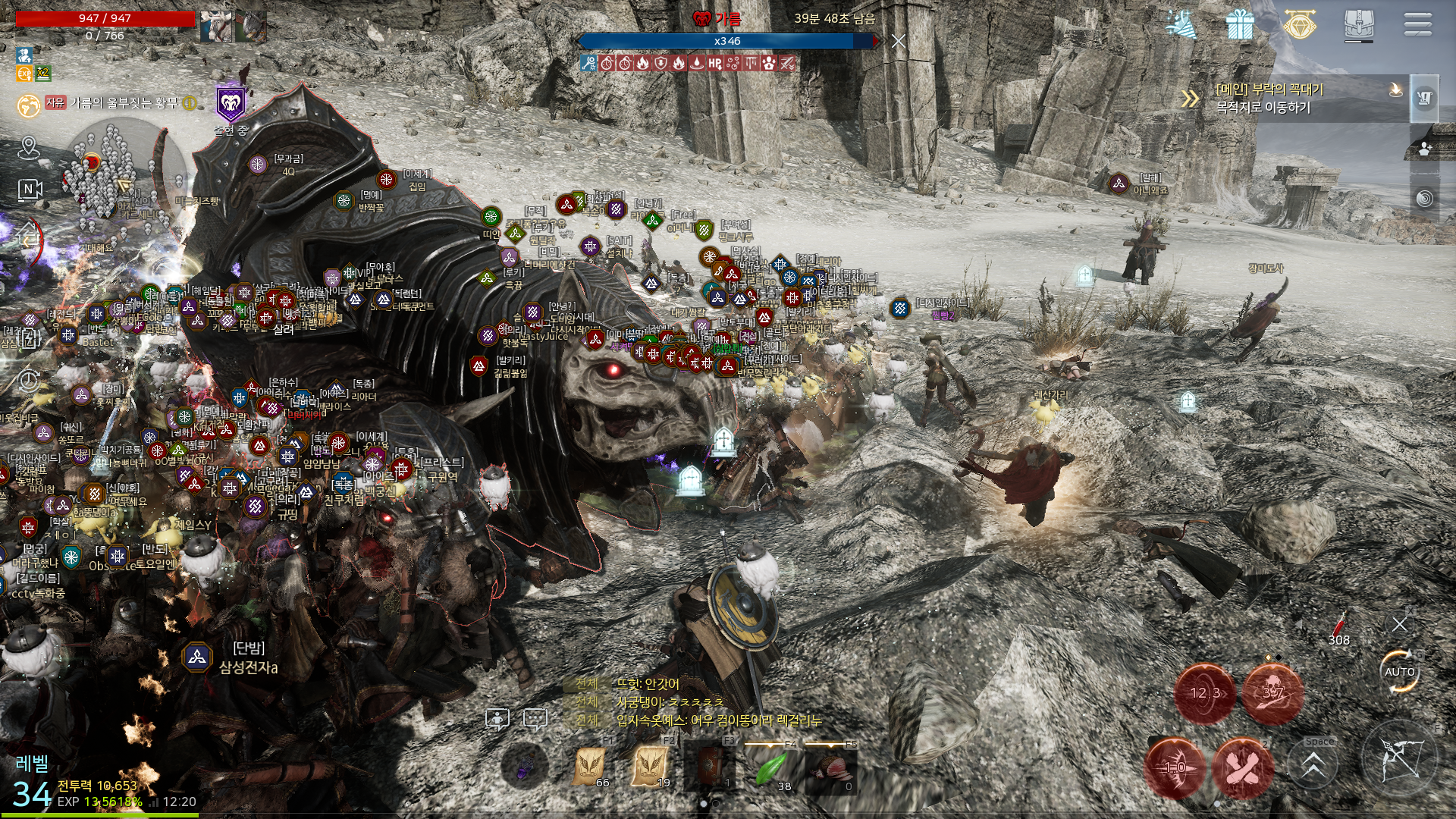Use the red book item slot
Image resolution: width=1456 pixels, height=819 pixels.
(711, 767)
